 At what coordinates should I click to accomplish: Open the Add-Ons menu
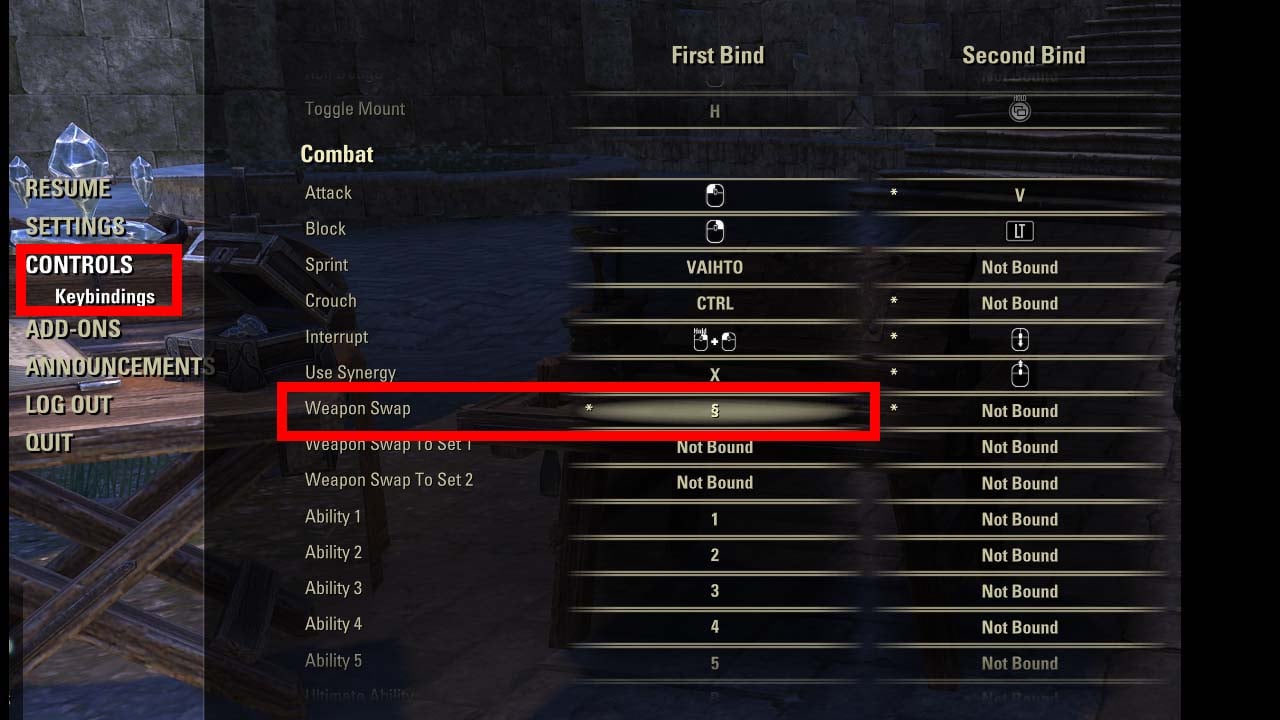point(73,329)
